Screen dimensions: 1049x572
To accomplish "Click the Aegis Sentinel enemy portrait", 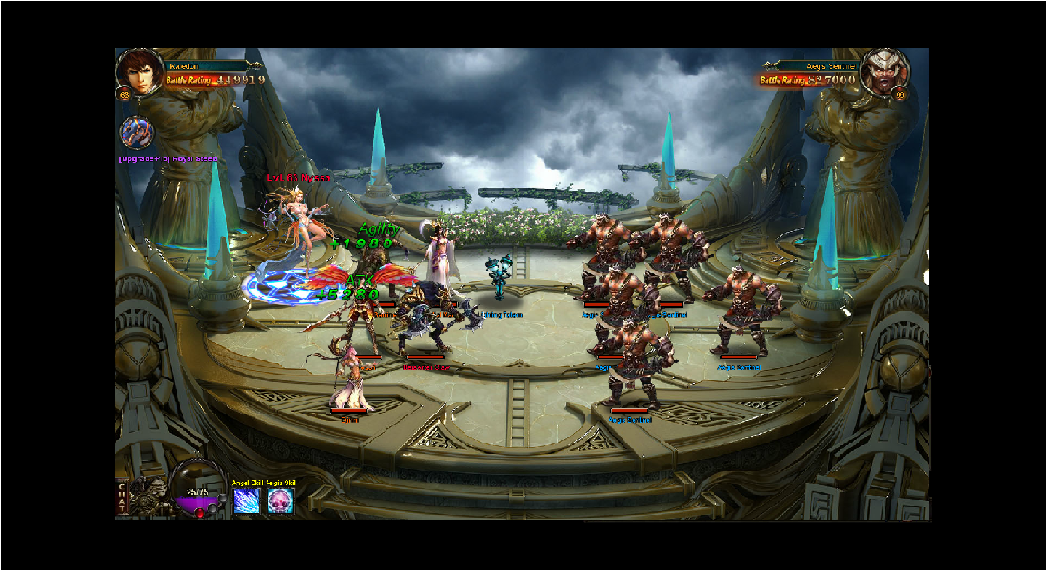I will (884, 72).
